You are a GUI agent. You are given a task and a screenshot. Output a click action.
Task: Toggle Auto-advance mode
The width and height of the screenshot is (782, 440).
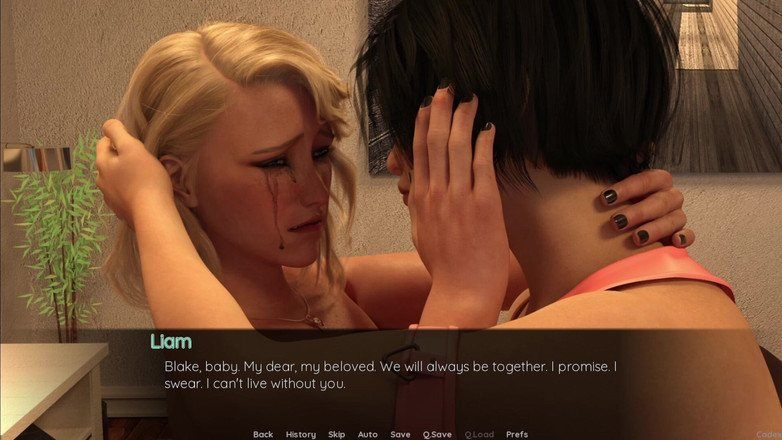(368, 434)
